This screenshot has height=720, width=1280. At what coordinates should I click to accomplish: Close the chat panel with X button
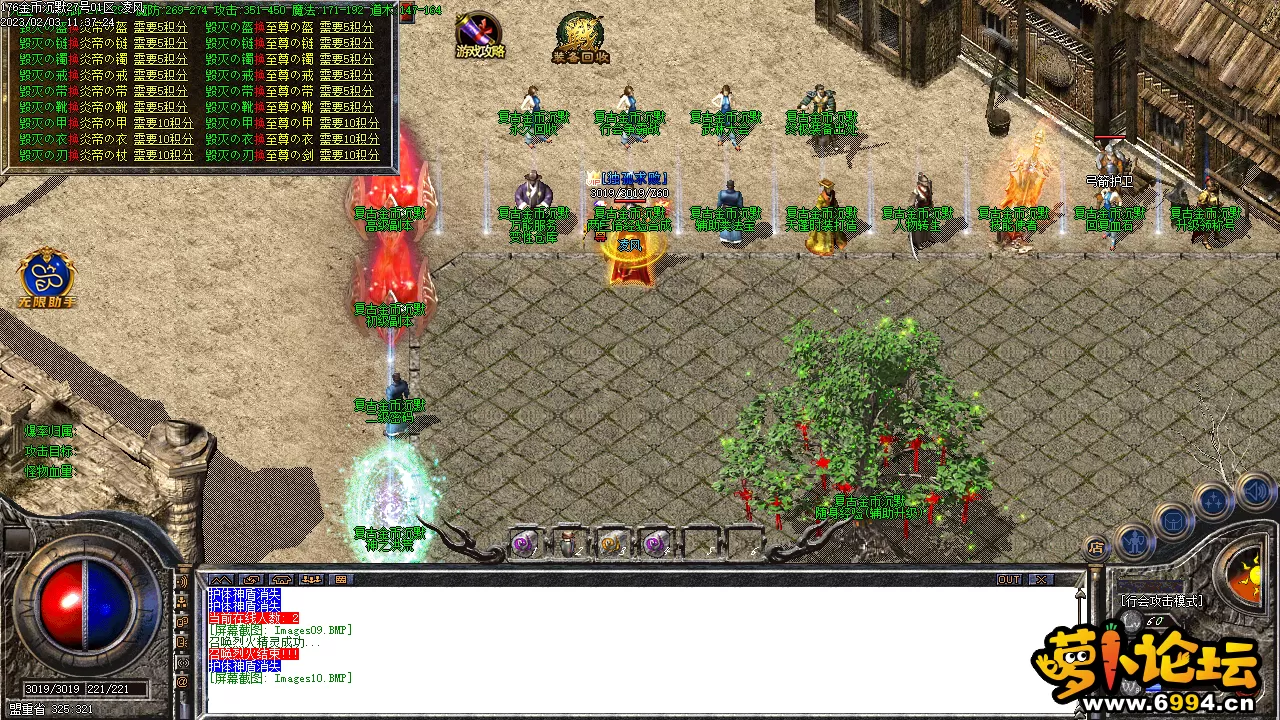pyautogui.click(x=1041, y=580)
